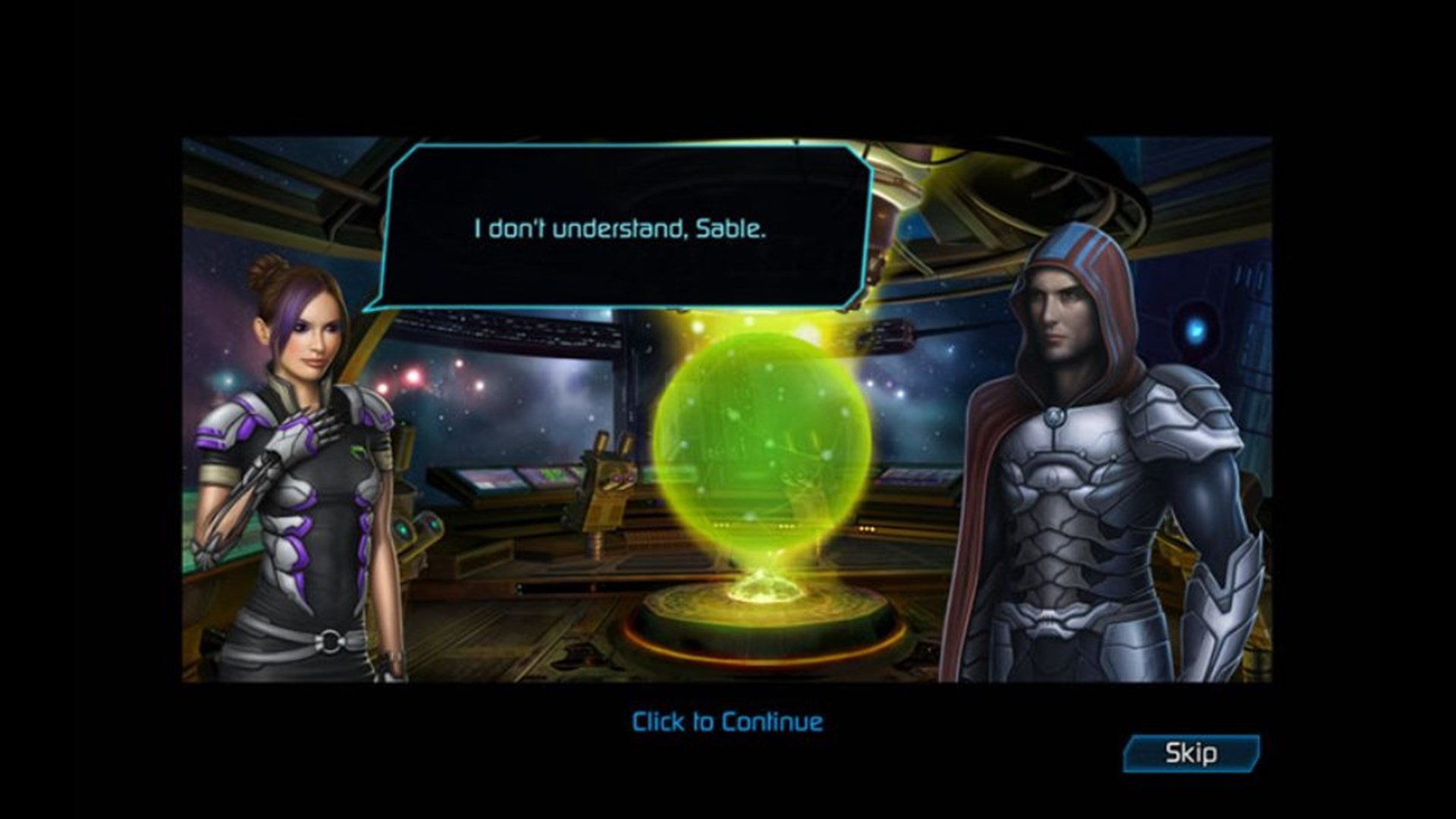The image size is (1456, 819).
Task: Click the 'Click to Continue' prompt
Action: click(x=725, y=723)
